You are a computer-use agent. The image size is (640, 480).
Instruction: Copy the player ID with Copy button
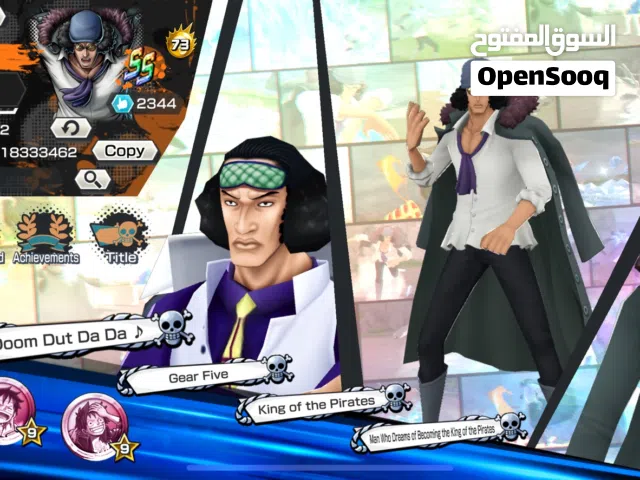(124, 151)
